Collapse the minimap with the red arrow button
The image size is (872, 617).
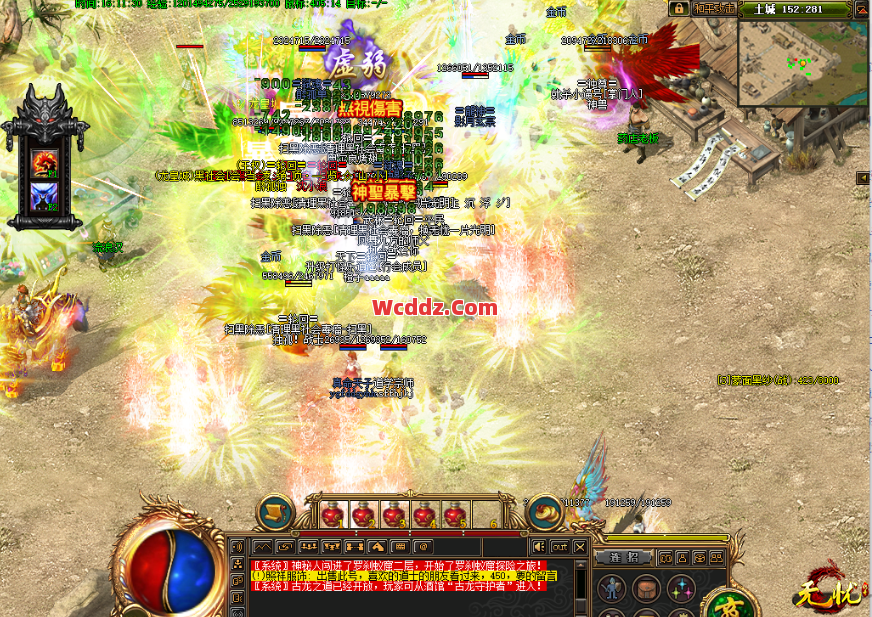coord(862,10)
